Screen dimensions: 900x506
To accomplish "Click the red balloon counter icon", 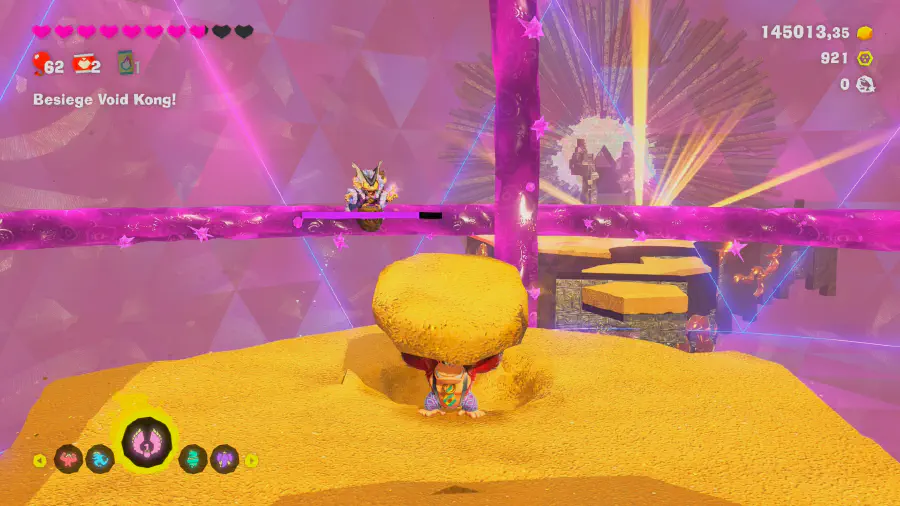I will (40, 65).
